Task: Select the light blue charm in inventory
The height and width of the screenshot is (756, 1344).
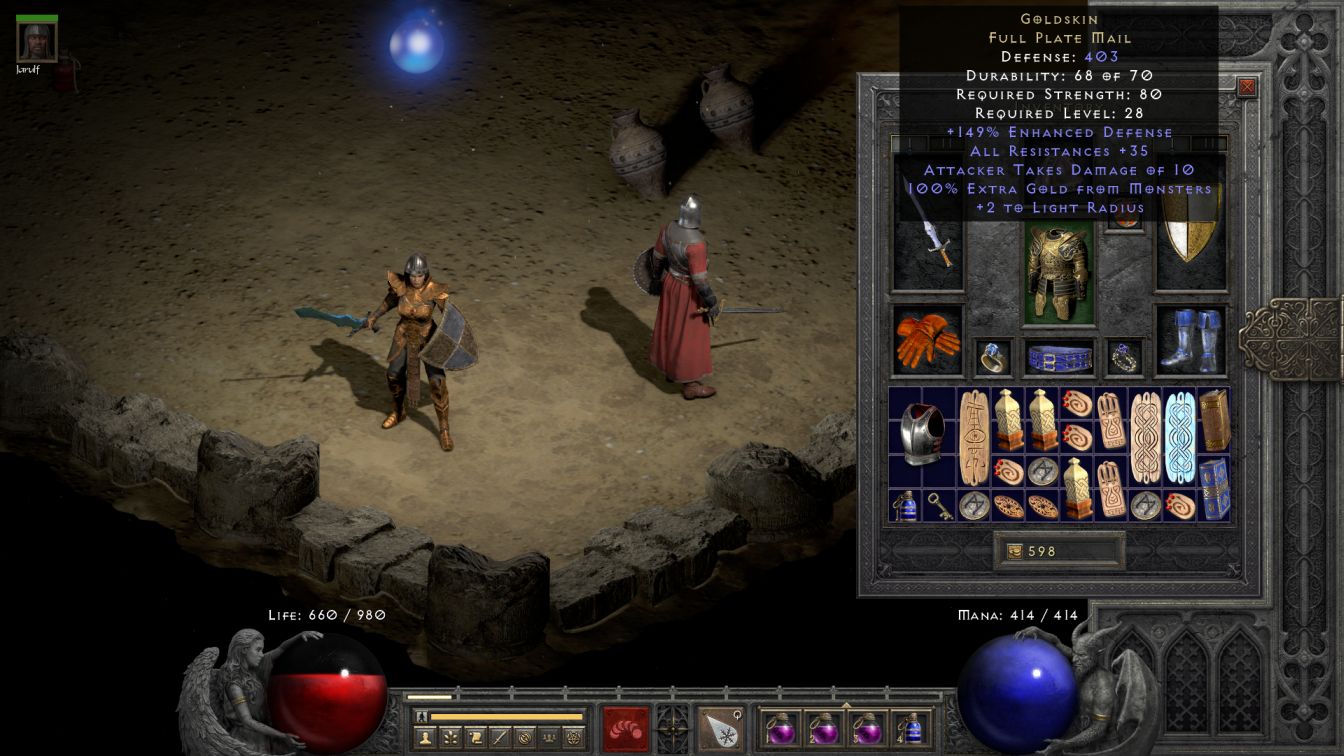Action: (1180, 437)
